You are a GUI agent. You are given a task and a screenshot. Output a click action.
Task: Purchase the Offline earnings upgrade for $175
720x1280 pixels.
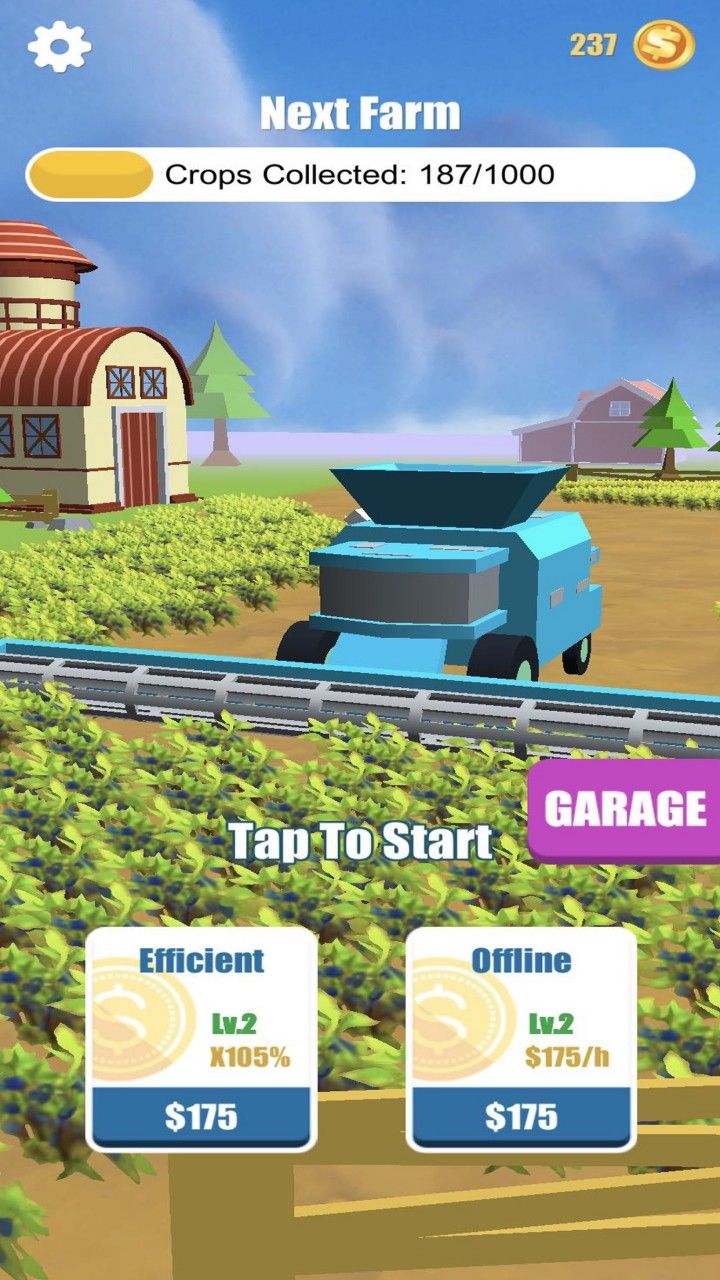[x=521, y=1116]
